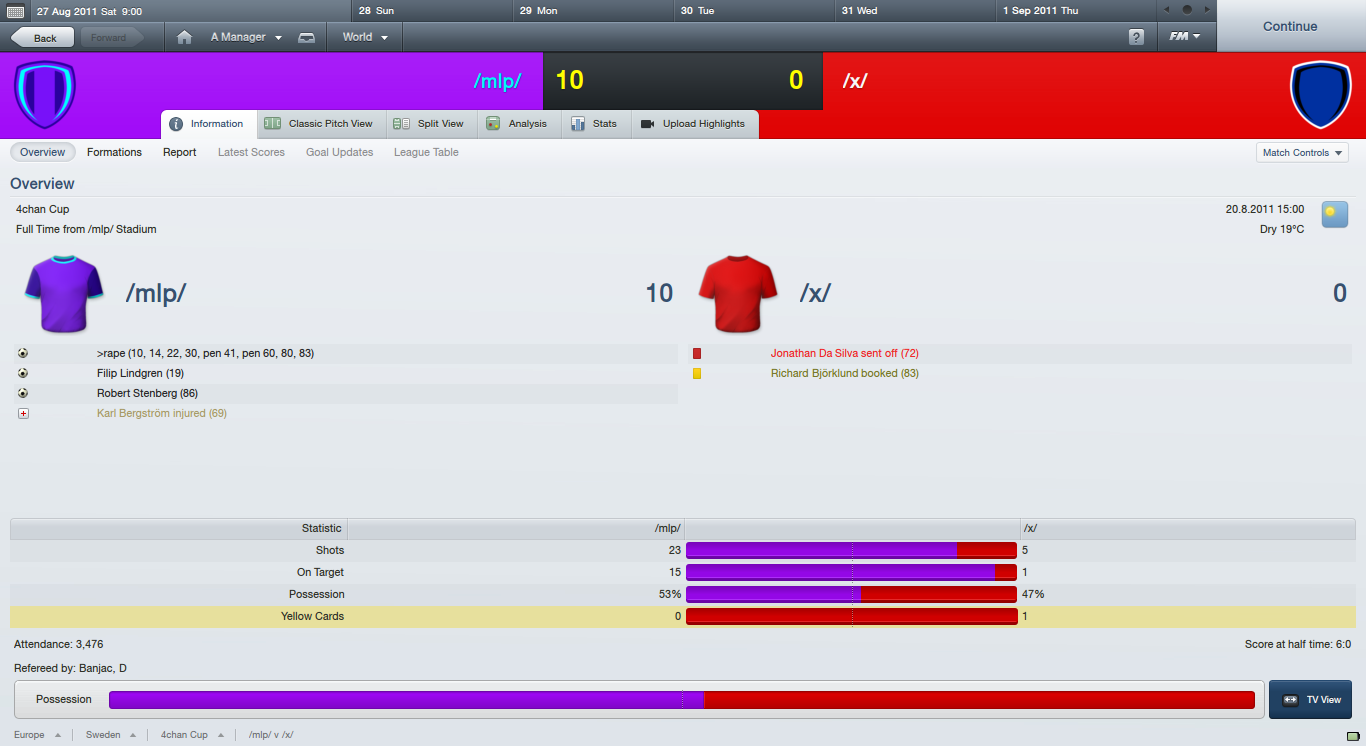The height and width of the screenshot is (746, 1366).
Task: Select the Upload Highlights tab
Action: tap(693, 124)
